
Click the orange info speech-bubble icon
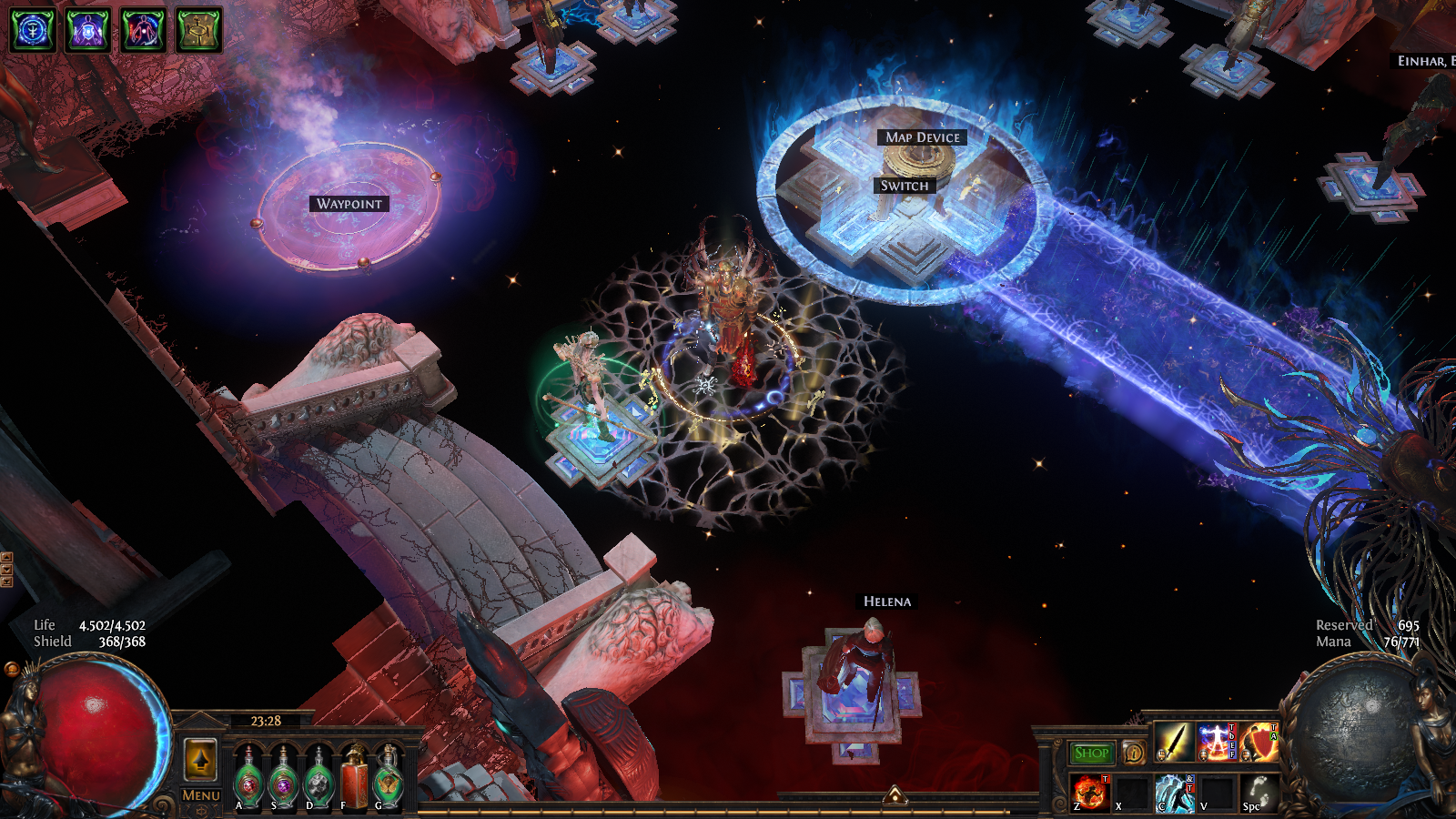coord(1134,753)
